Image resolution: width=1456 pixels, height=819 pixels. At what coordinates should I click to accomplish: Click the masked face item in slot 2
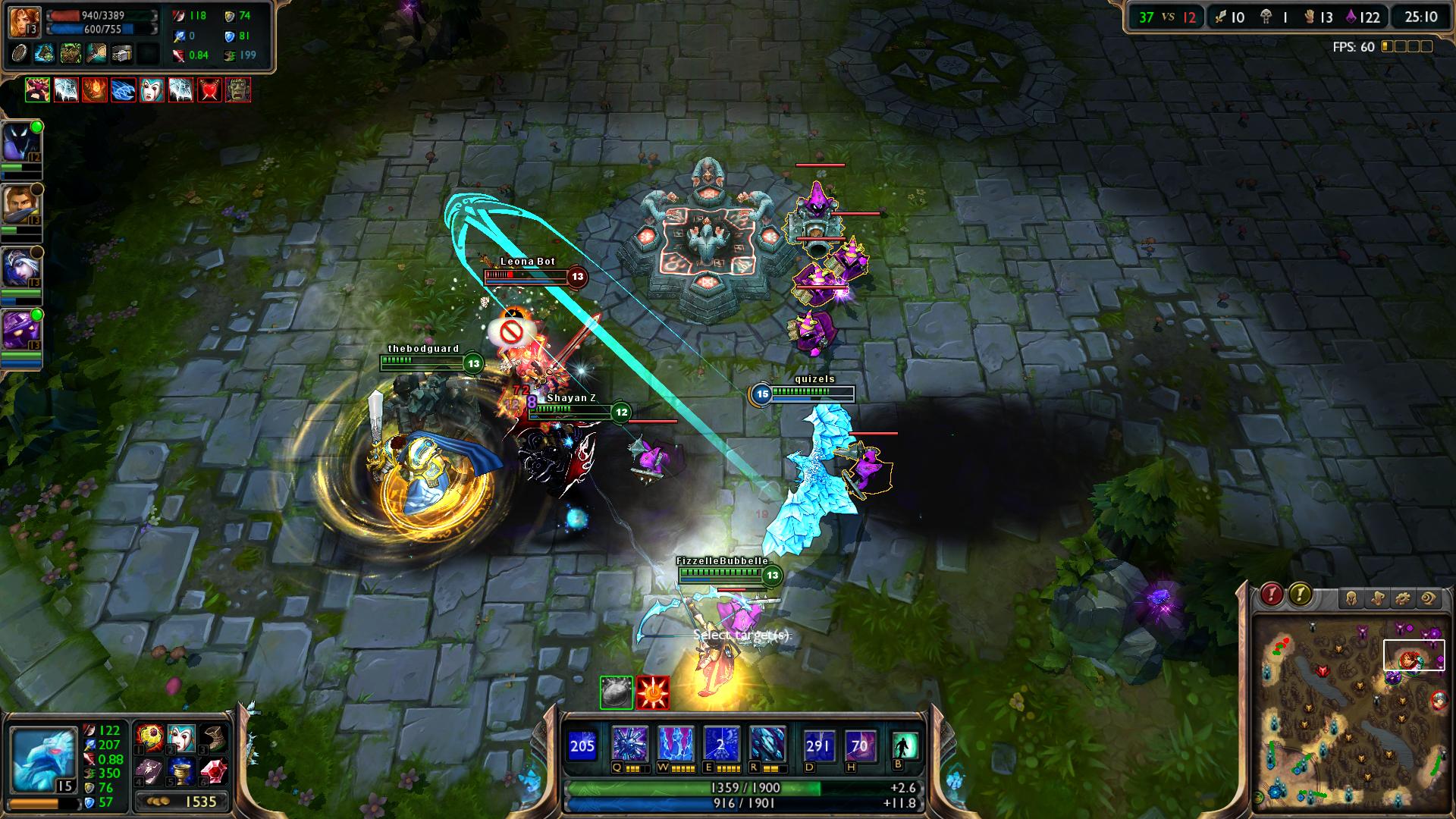(181, 737)
